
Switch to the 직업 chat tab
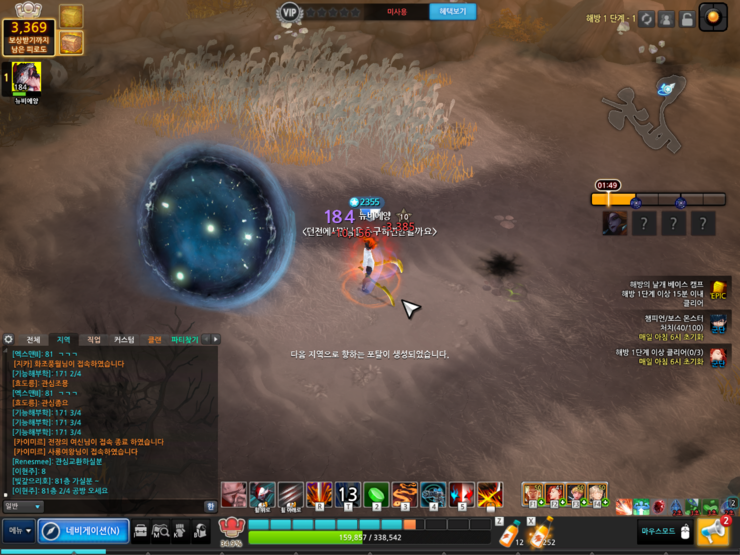point(94,340)
